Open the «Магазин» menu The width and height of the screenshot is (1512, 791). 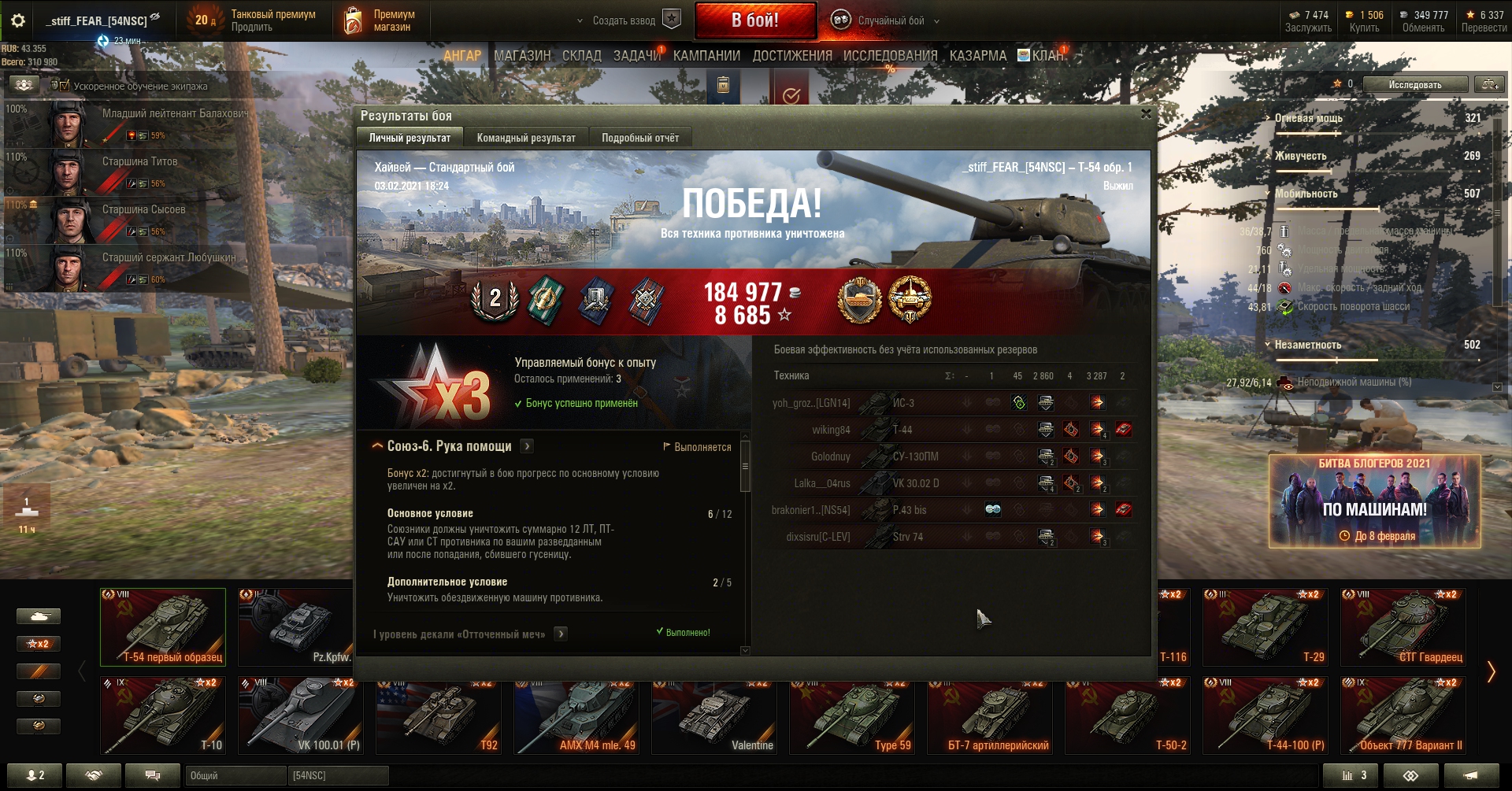click(x=522, y=56)
